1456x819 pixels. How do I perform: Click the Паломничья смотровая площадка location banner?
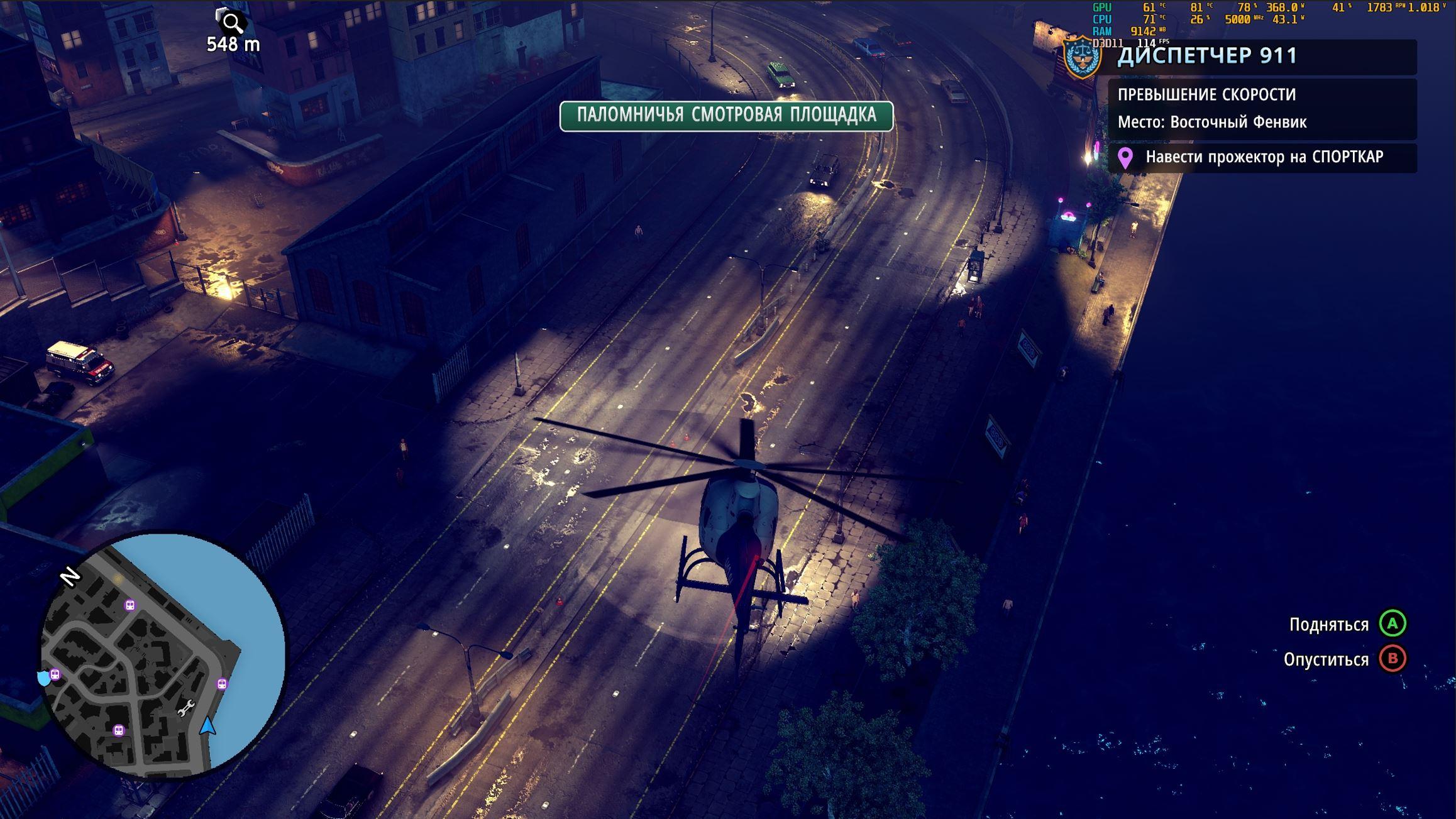[726, 116]
